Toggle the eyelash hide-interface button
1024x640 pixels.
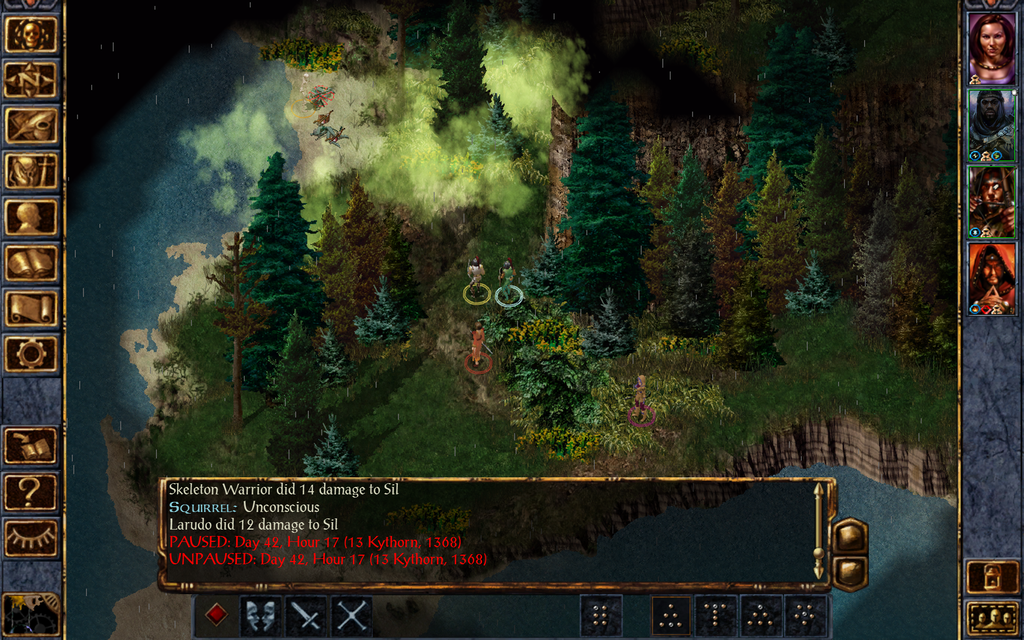coord(30,537)
